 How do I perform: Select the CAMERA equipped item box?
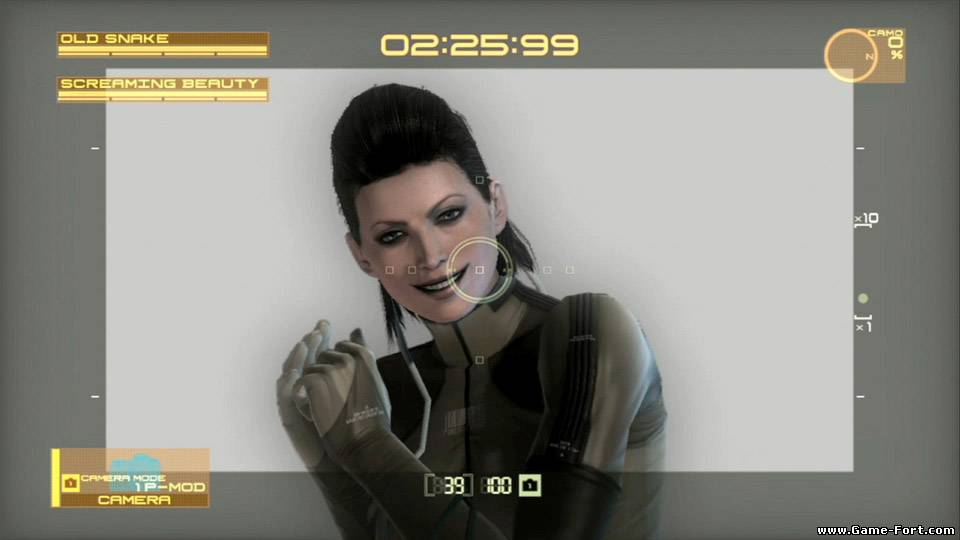(133, 479)
